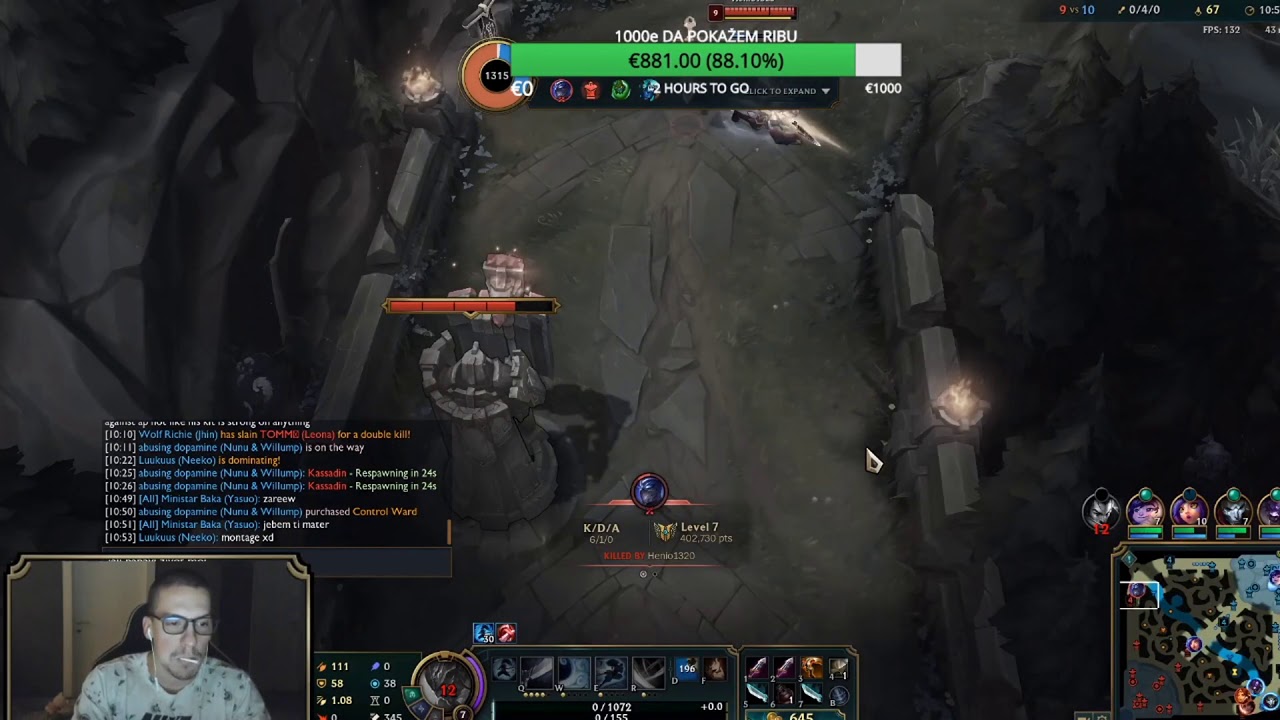
Task: Click on the minimap
Action: click(1198, 636)
